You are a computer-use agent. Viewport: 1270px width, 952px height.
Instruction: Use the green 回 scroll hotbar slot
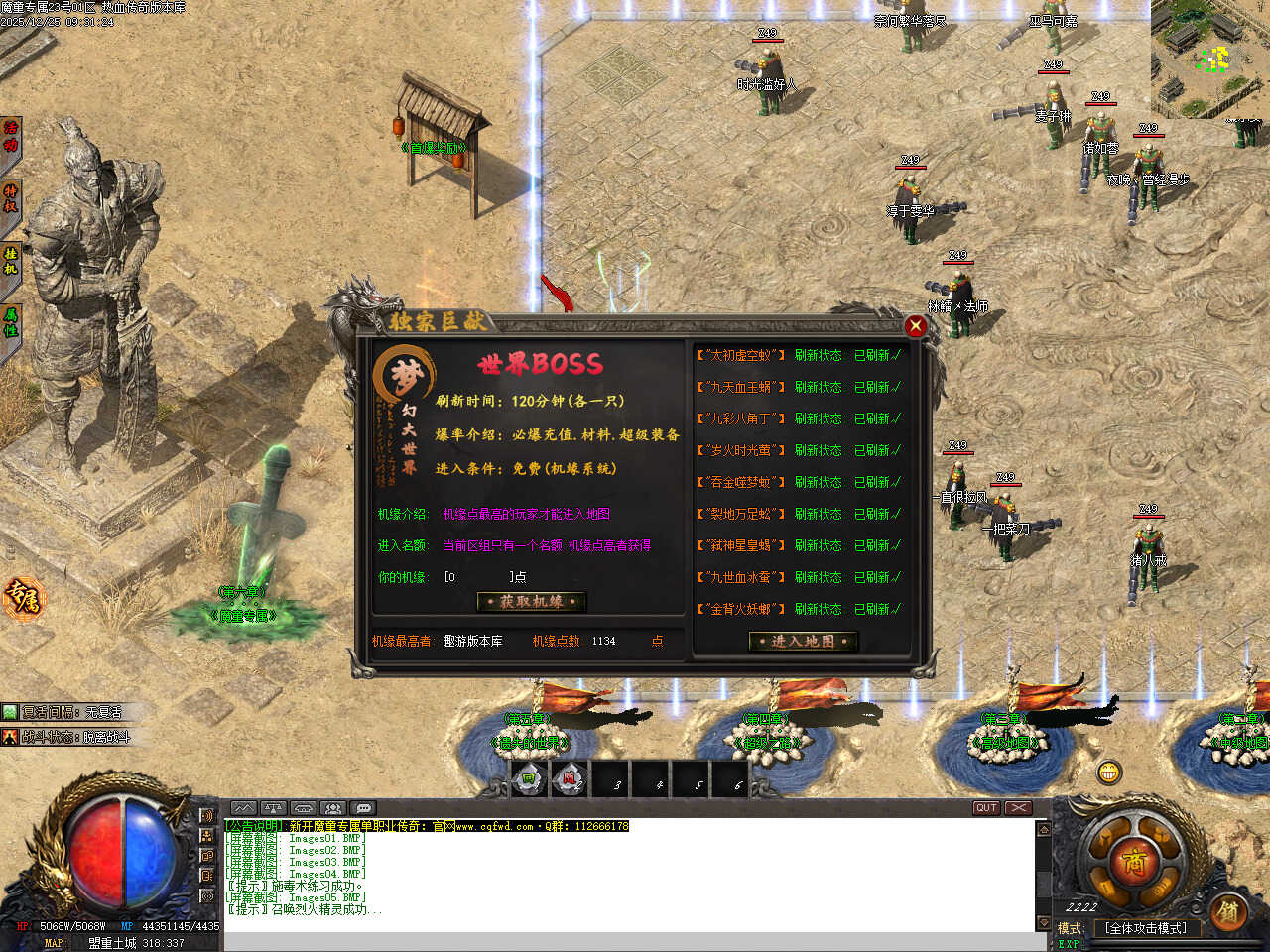[529, 780]
